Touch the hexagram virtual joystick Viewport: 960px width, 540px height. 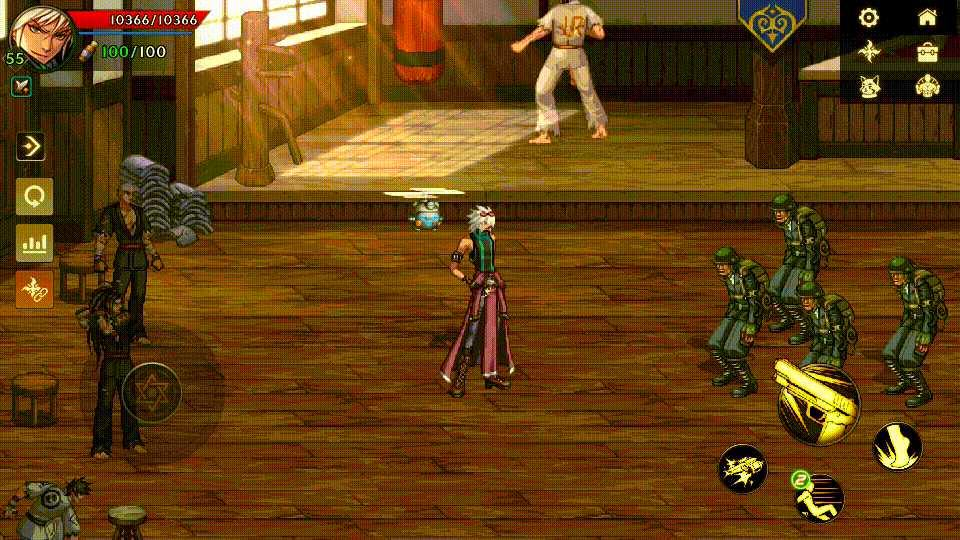tap(151, 392)
